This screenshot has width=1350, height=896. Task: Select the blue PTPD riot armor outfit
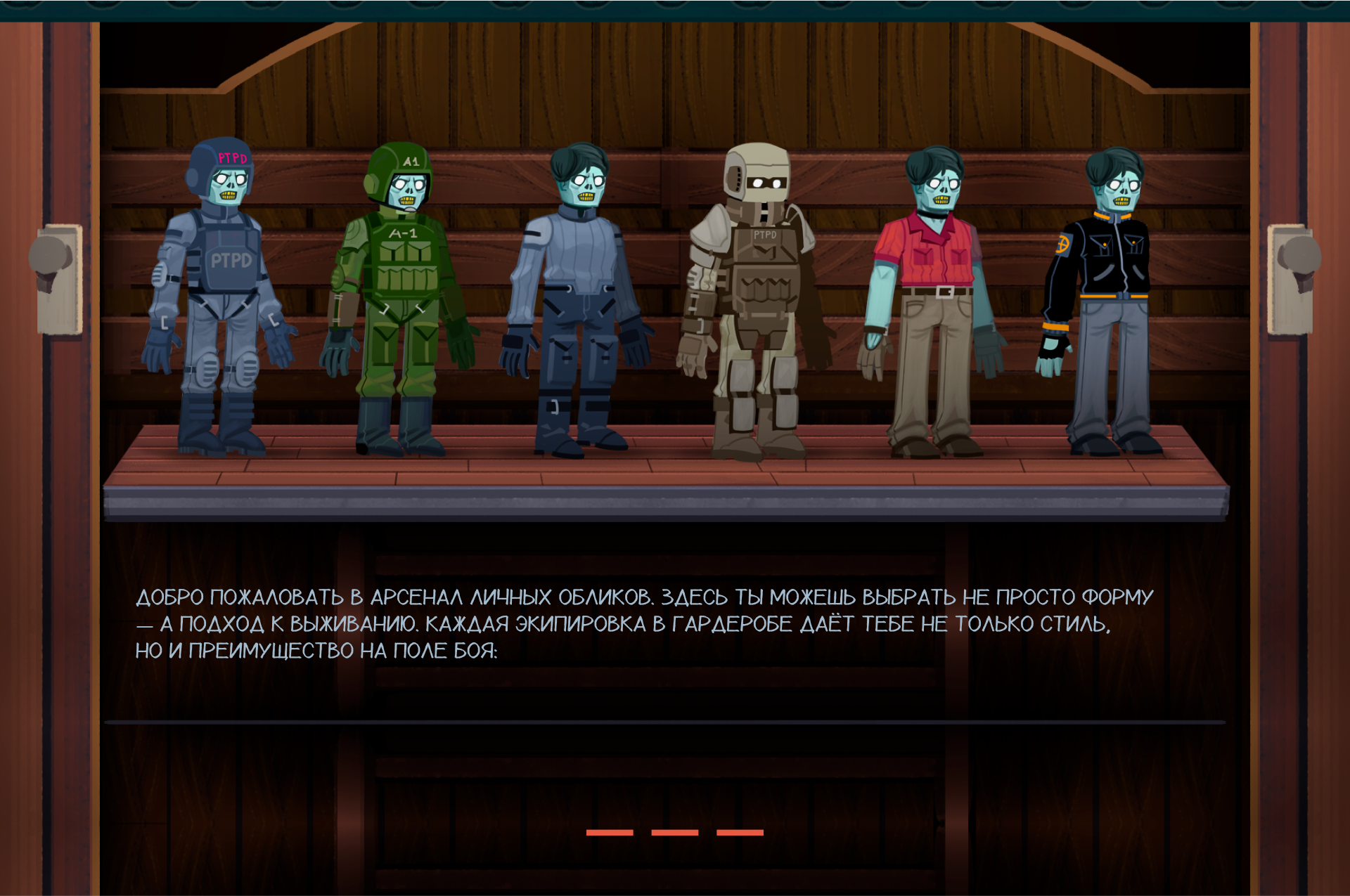click(221, 295)
